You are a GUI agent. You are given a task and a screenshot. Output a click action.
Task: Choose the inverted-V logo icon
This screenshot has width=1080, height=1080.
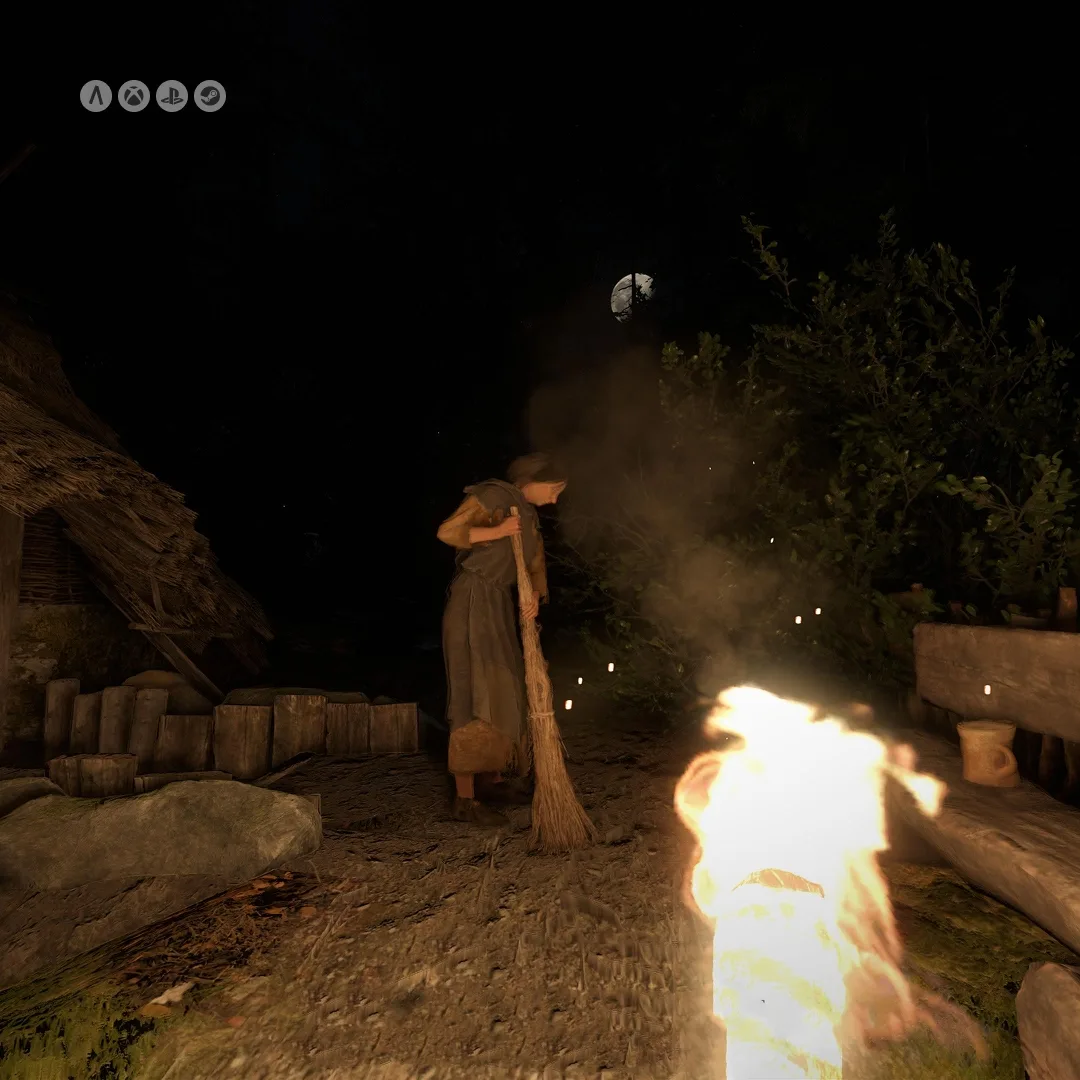click(96, 96)
